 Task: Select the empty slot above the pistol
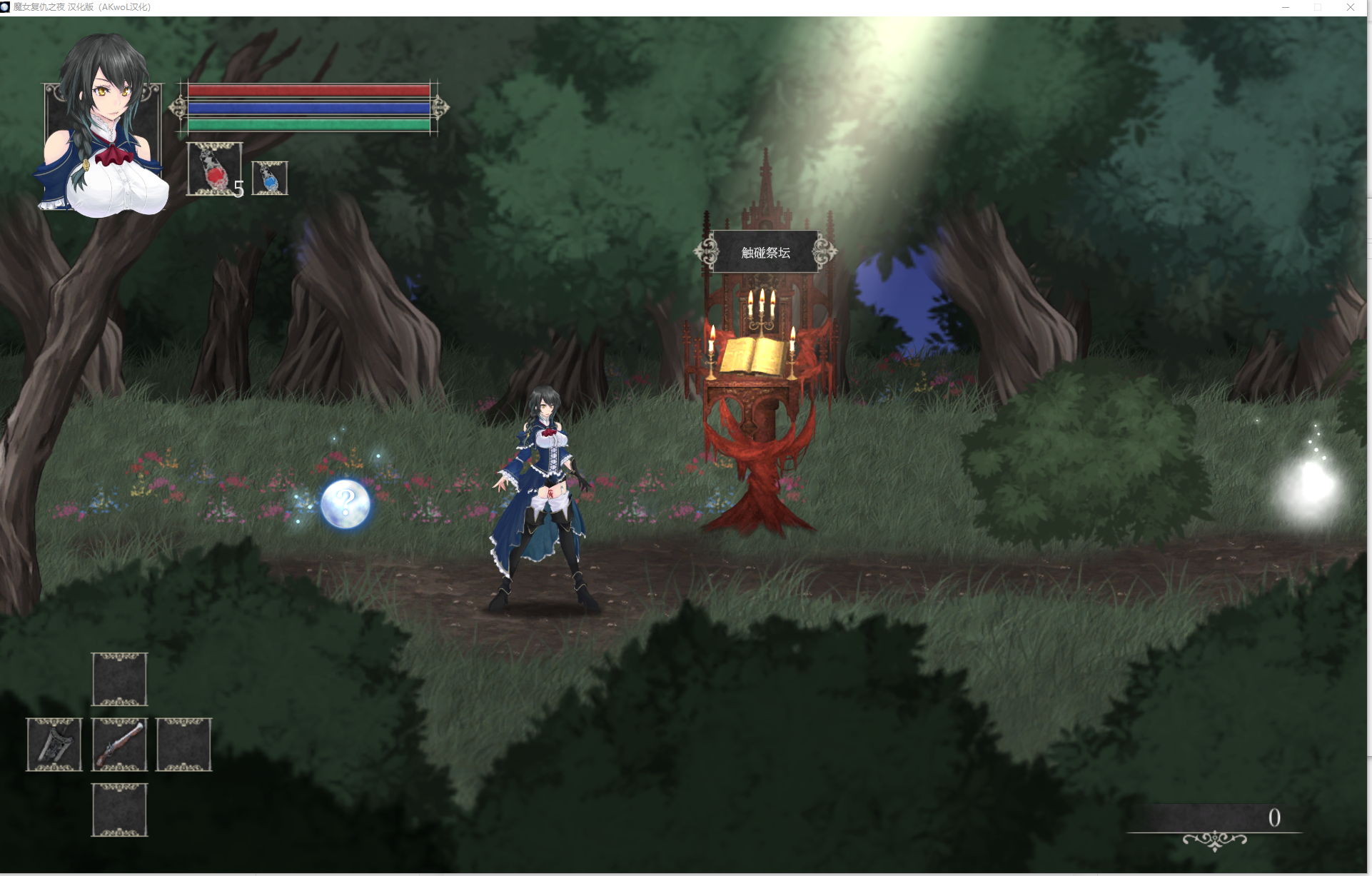118,679
